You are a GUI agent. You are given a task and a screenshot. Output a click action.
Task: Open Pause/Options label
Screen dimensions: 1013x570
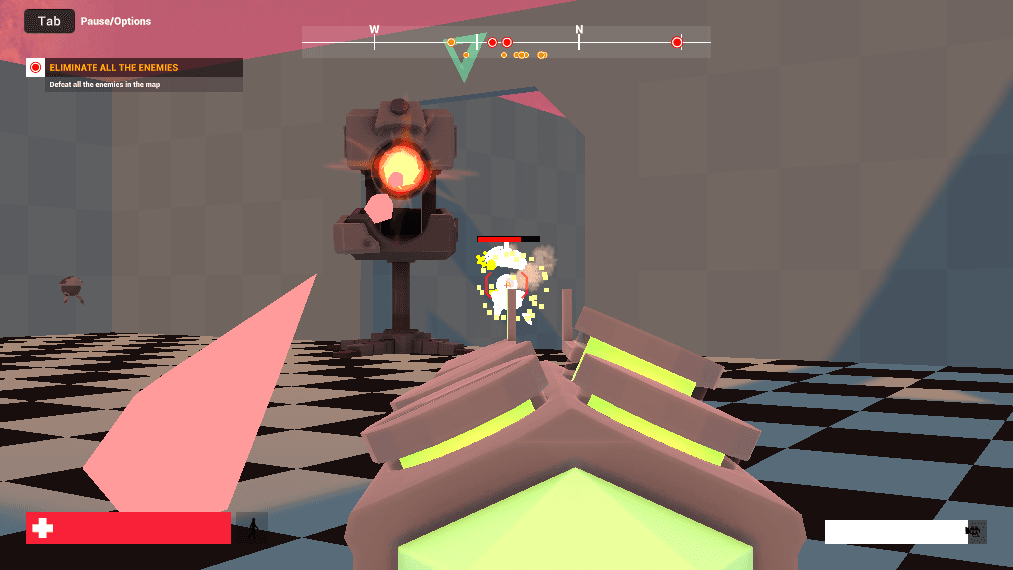tap(116, 21)
